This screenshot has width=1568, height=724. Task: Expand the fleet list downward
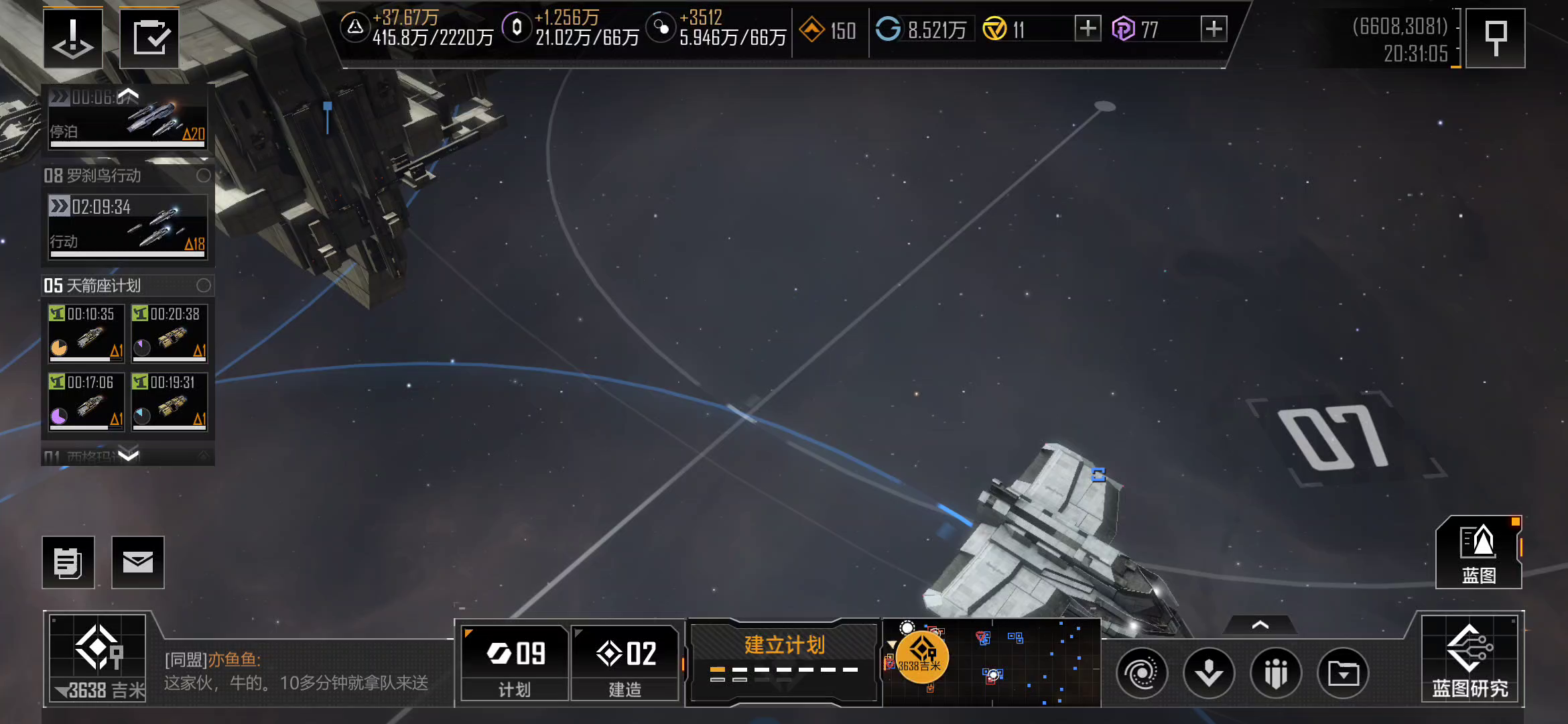pyautogui.click(x=128, y=455)
